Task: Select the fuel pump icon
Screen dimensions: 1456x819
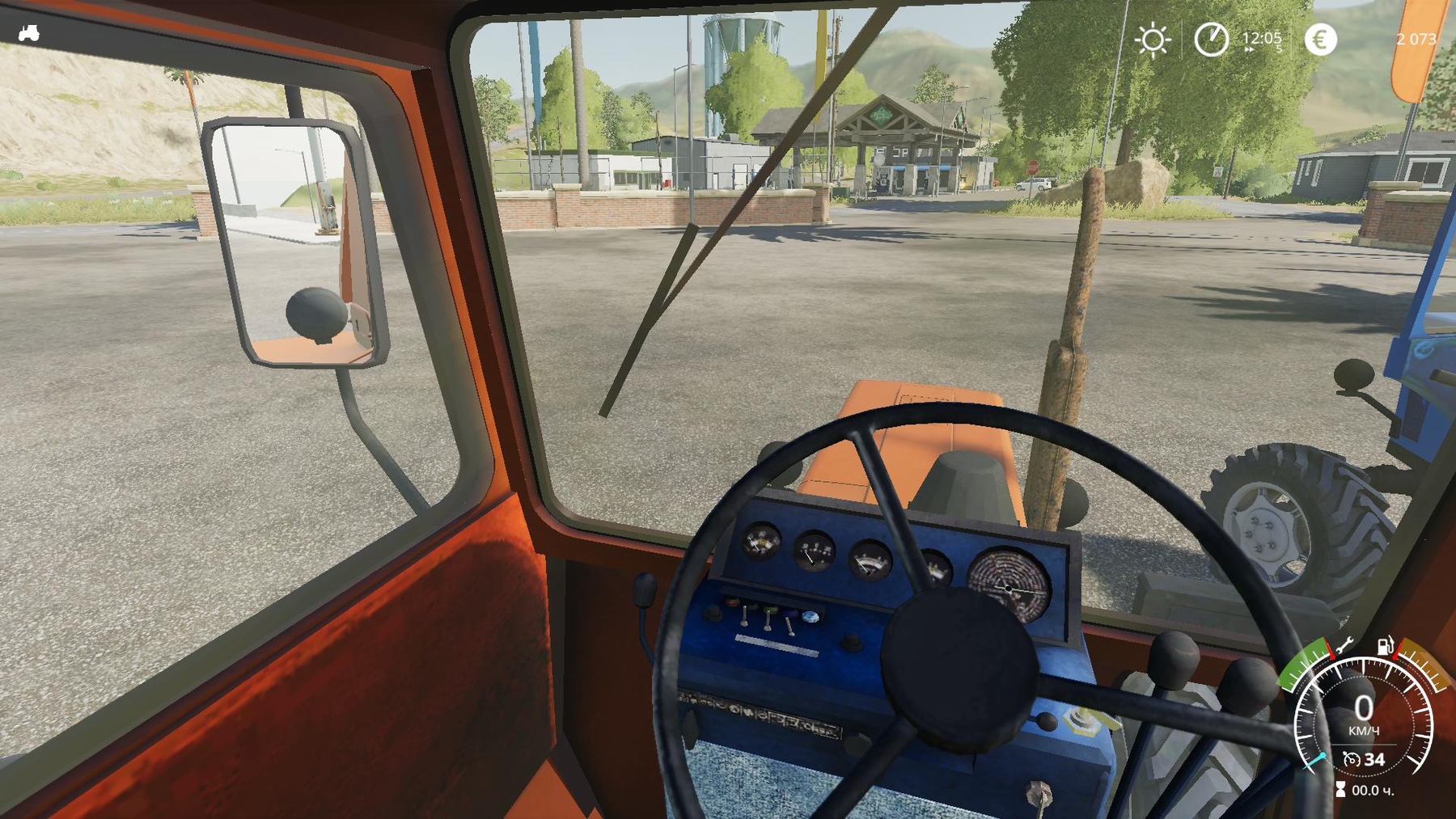Action: pos(1385,646)
